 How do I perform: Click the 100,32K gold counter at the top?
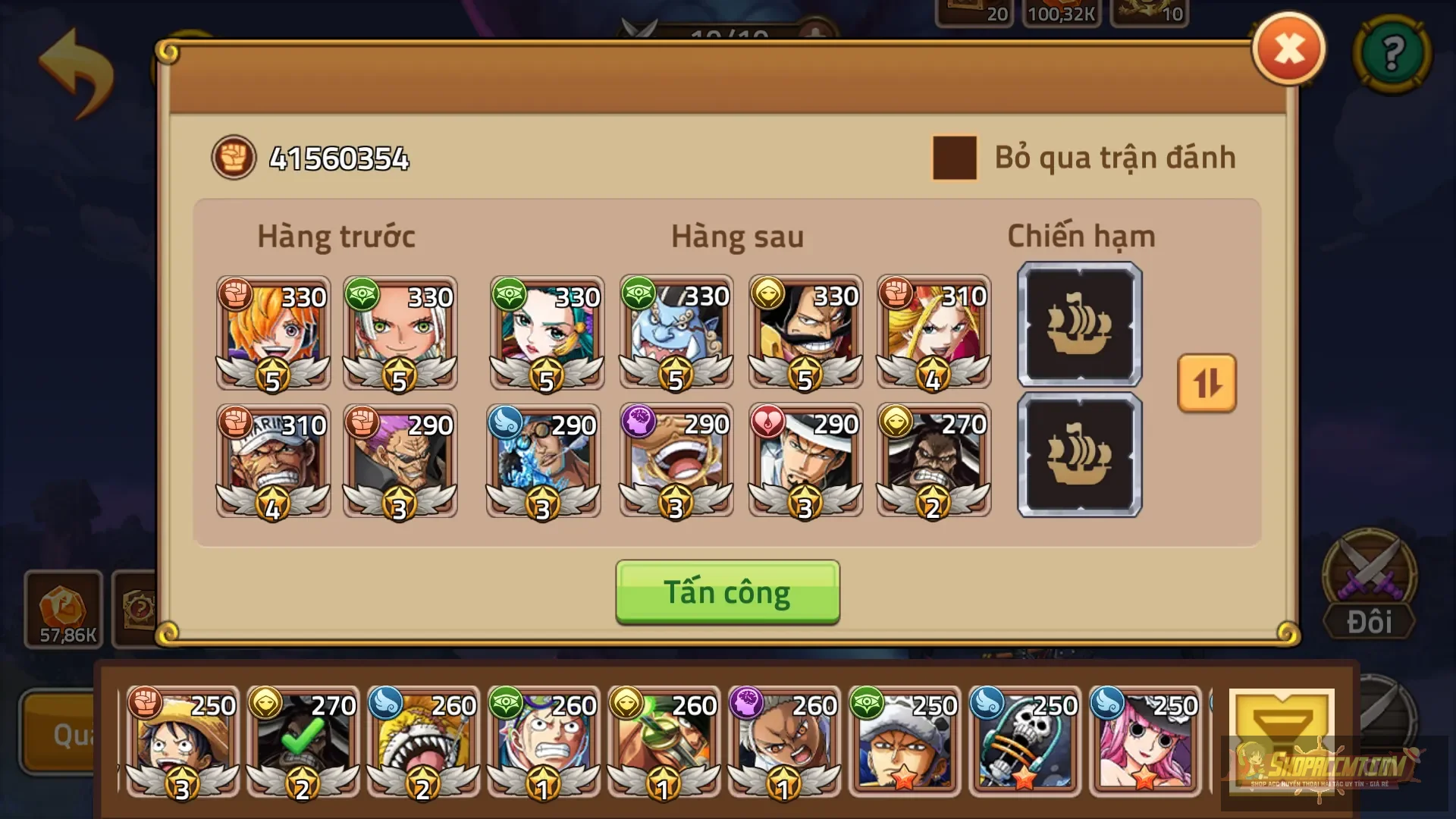click(x=1061, y=11)
